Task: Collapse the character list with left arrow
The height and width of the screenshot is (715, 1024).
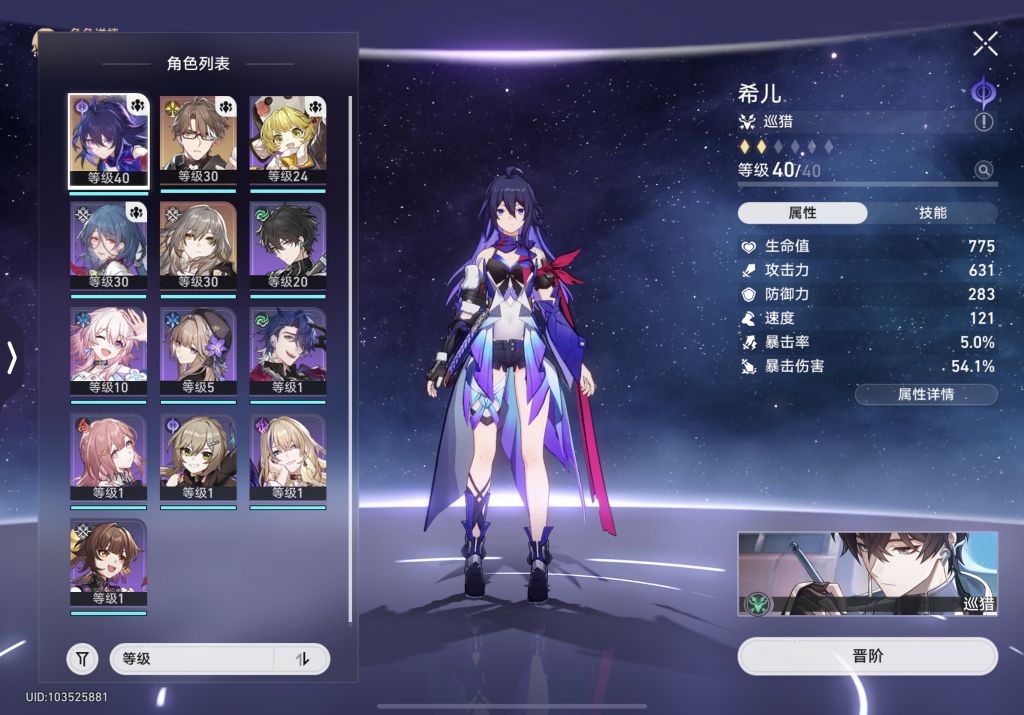Action: tap(12, 357)
